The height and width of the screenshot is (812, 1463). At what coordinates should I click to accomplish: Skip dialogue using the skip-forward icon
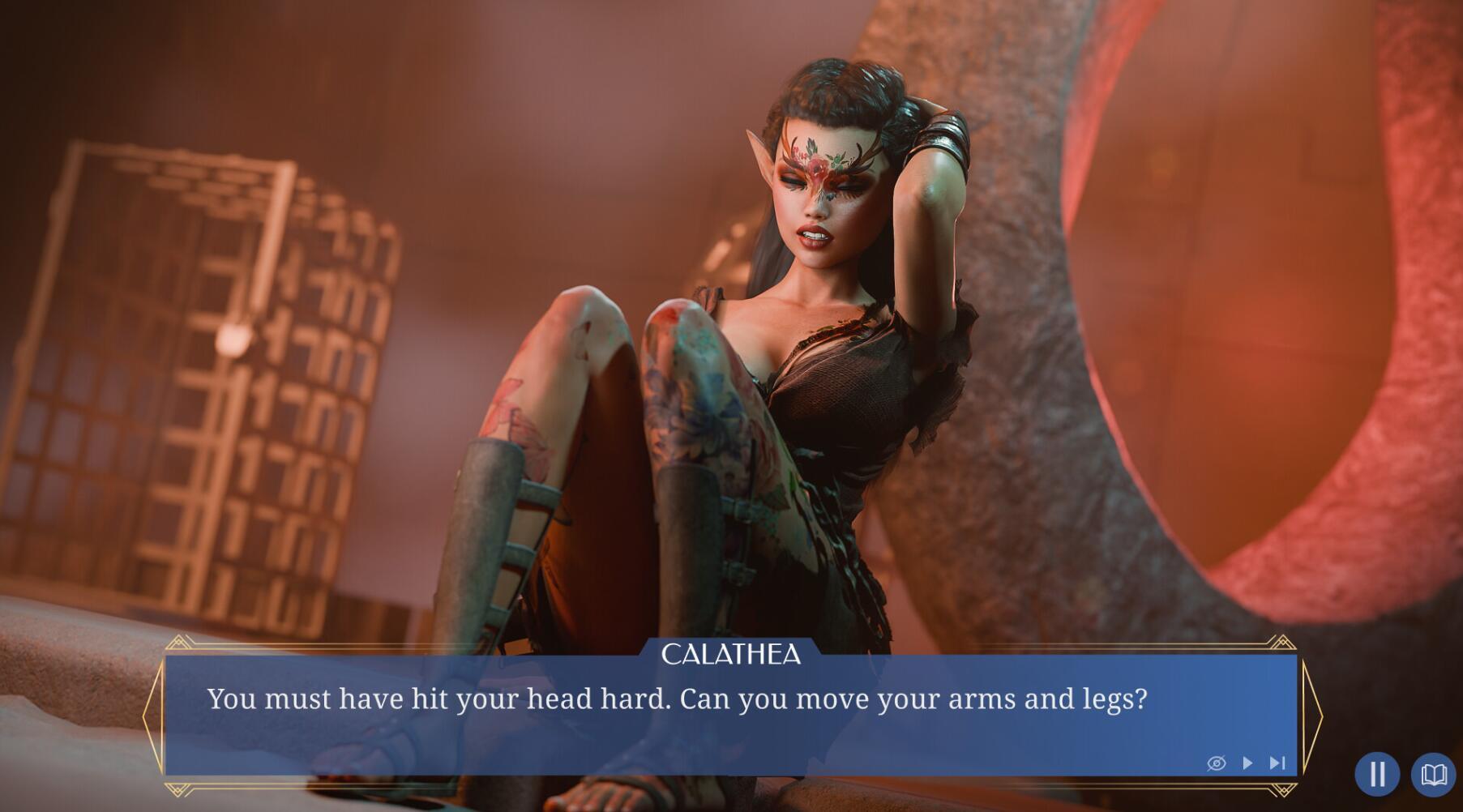pos(1277,763)
